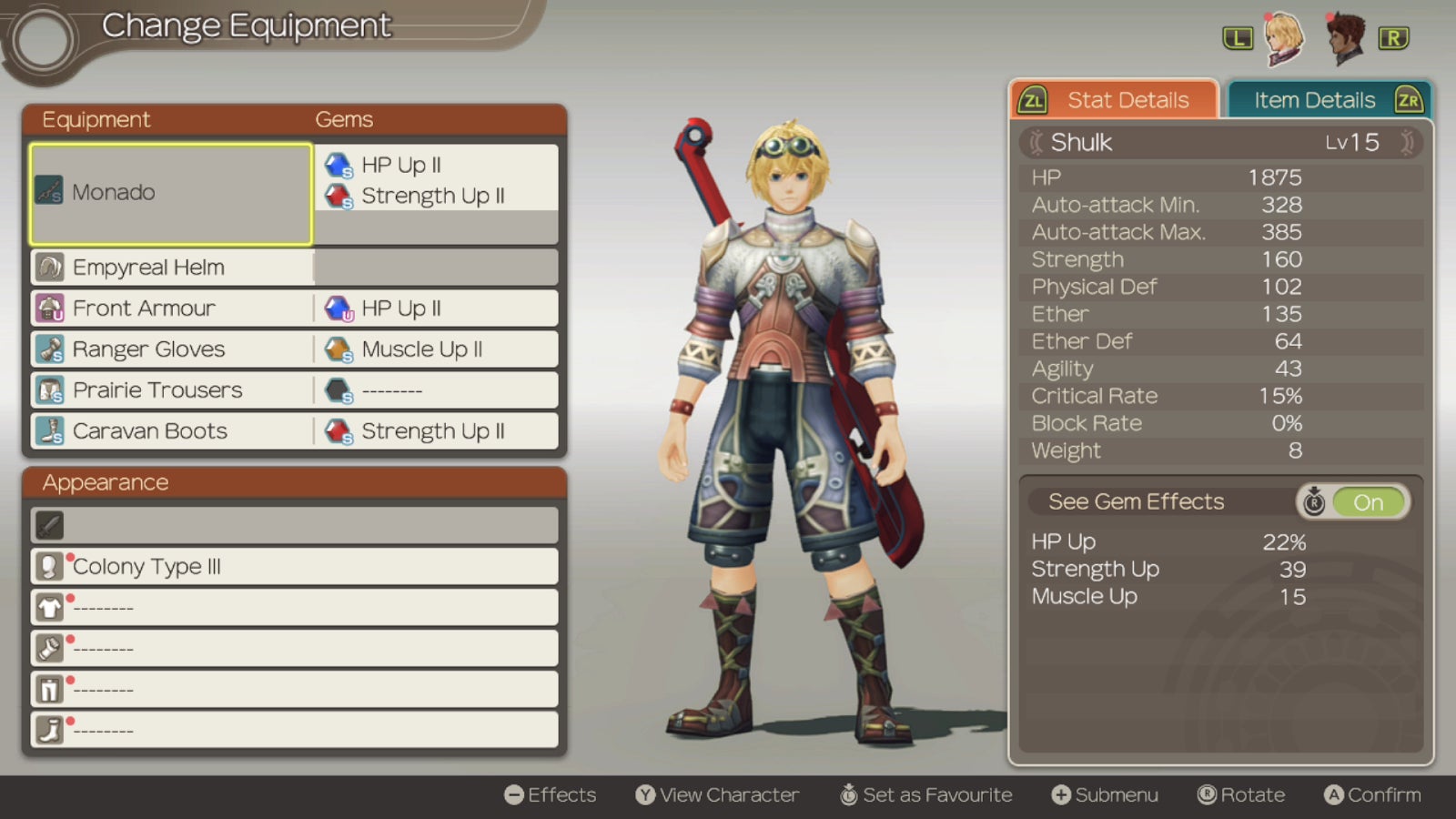Select the empty gem slot beside Prairie Trousers
1456x819 pixels.
(435, 390)
